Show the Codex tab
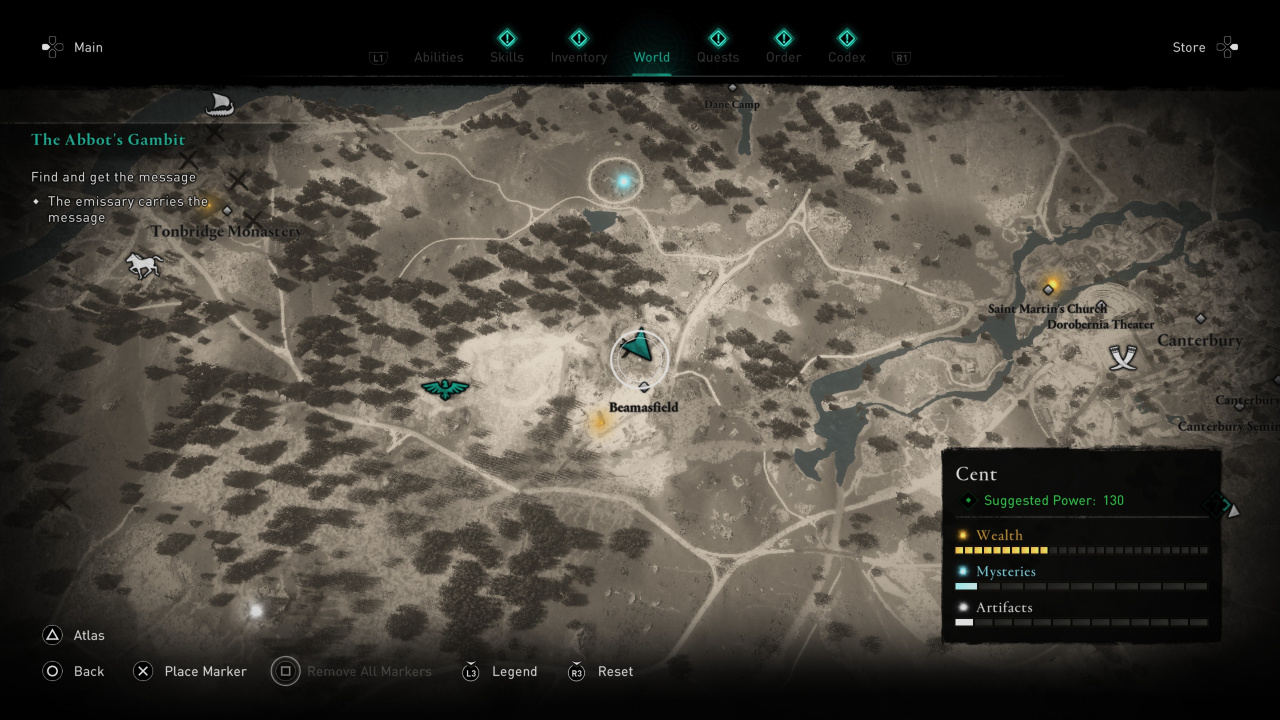This screenshot has width=1280, height=720. point(846,57)
